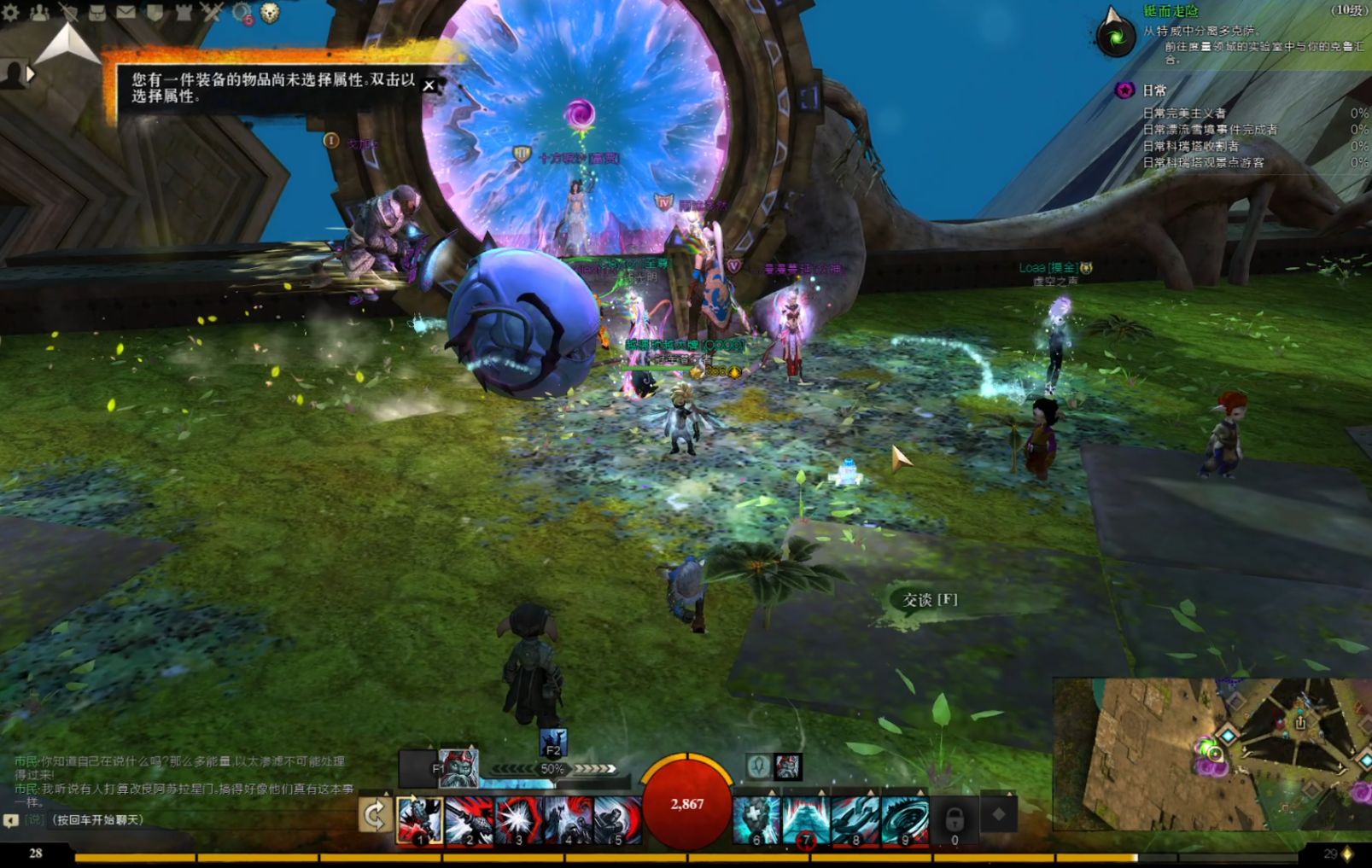Use the whirlpool elite skill 9
This screenshot has width=1372, height=868.
[904, 821]
